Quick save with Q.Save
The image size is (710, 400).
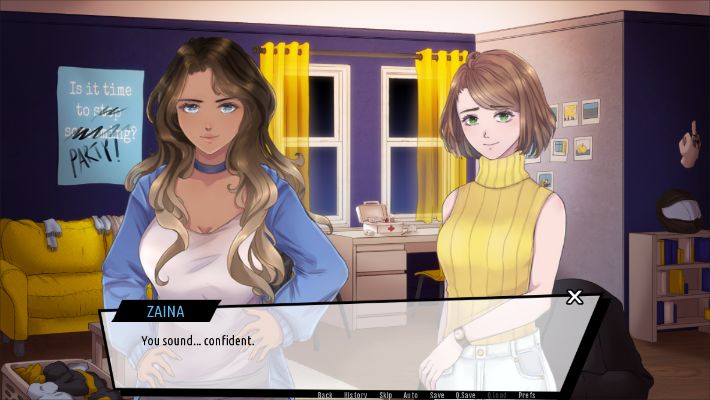click(x=466, y=395)
